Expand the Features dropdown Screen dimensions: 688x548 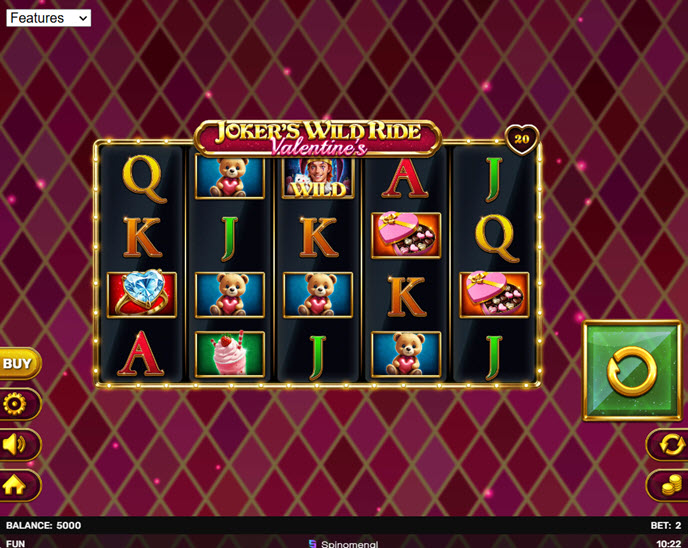click(48, 18)
